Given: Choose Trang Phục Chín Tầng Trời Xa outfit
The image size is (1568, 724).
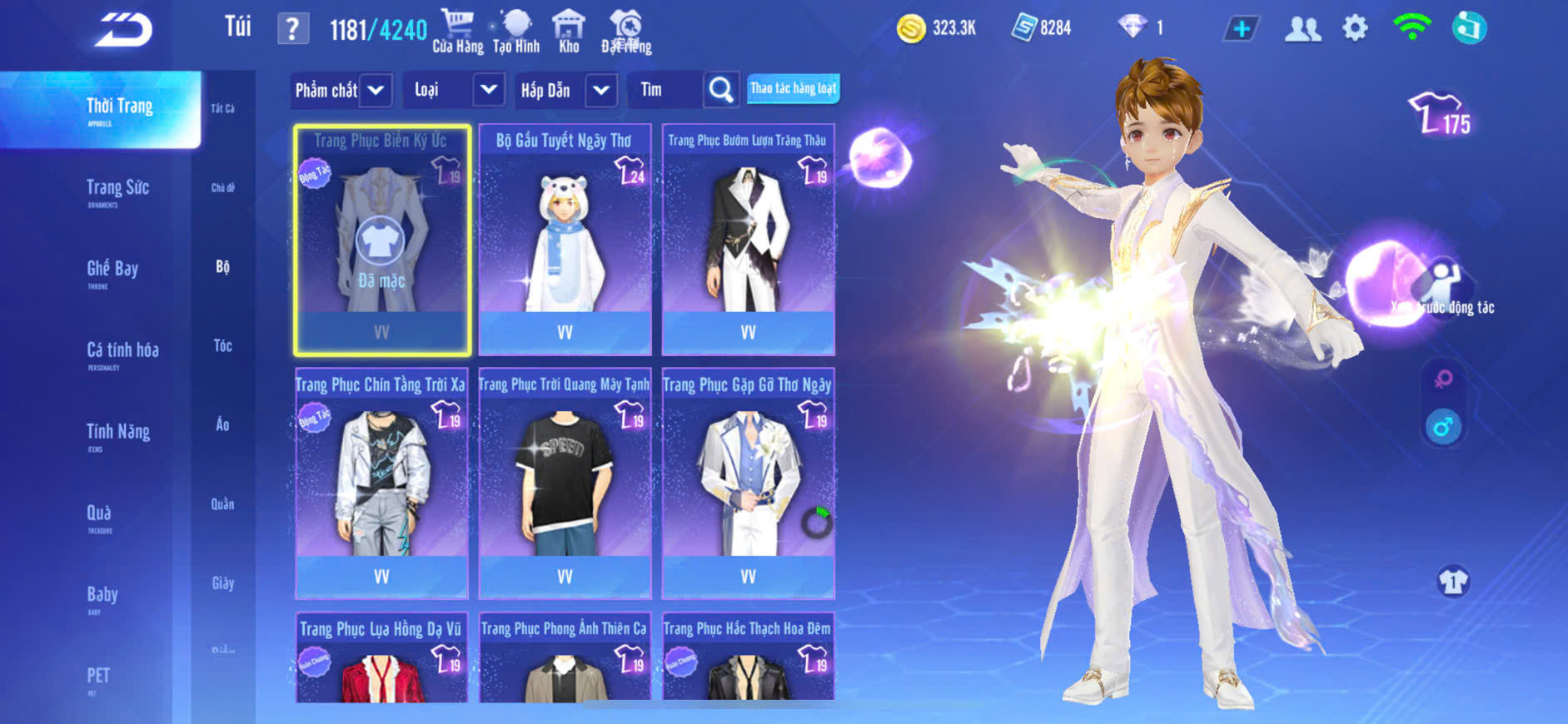Looking at the screenshot, I should pos(381,483).
